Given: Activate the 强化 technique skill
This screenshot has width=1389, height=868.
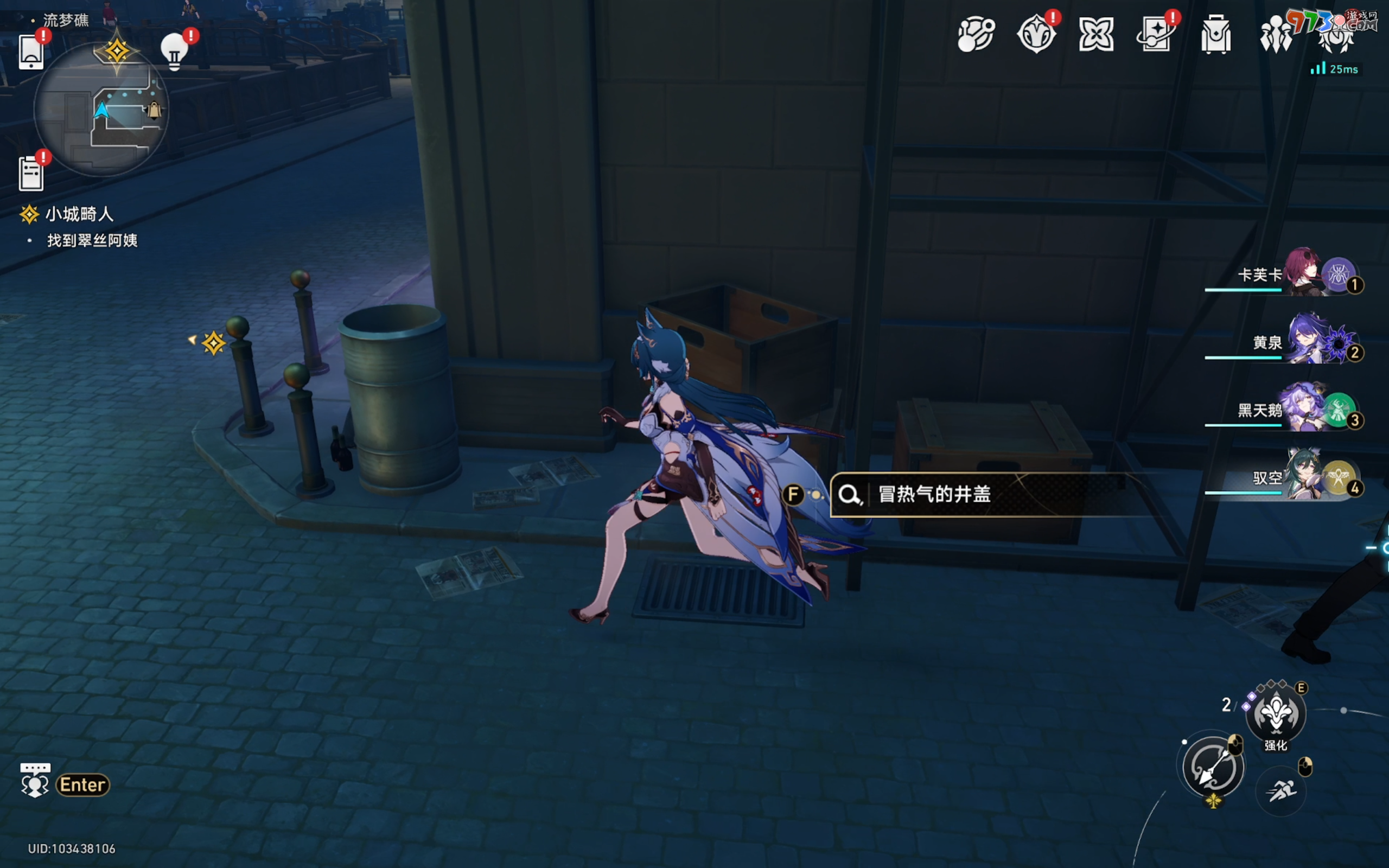Looking at the screenshot, I should pyautogui.click(x=1276, y=714).
